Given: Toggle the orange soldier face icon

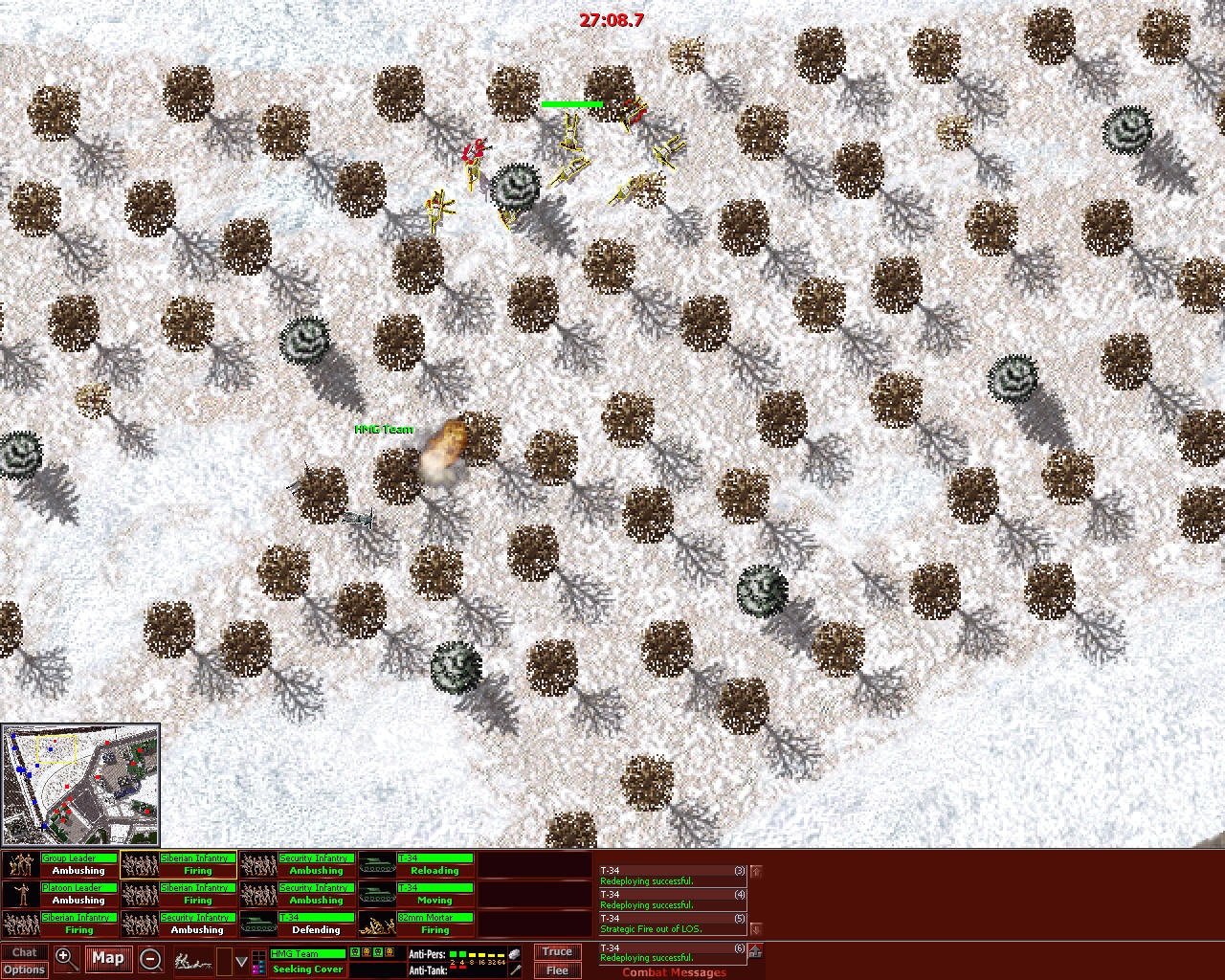Looking at the screenshot, I should 367,953.
